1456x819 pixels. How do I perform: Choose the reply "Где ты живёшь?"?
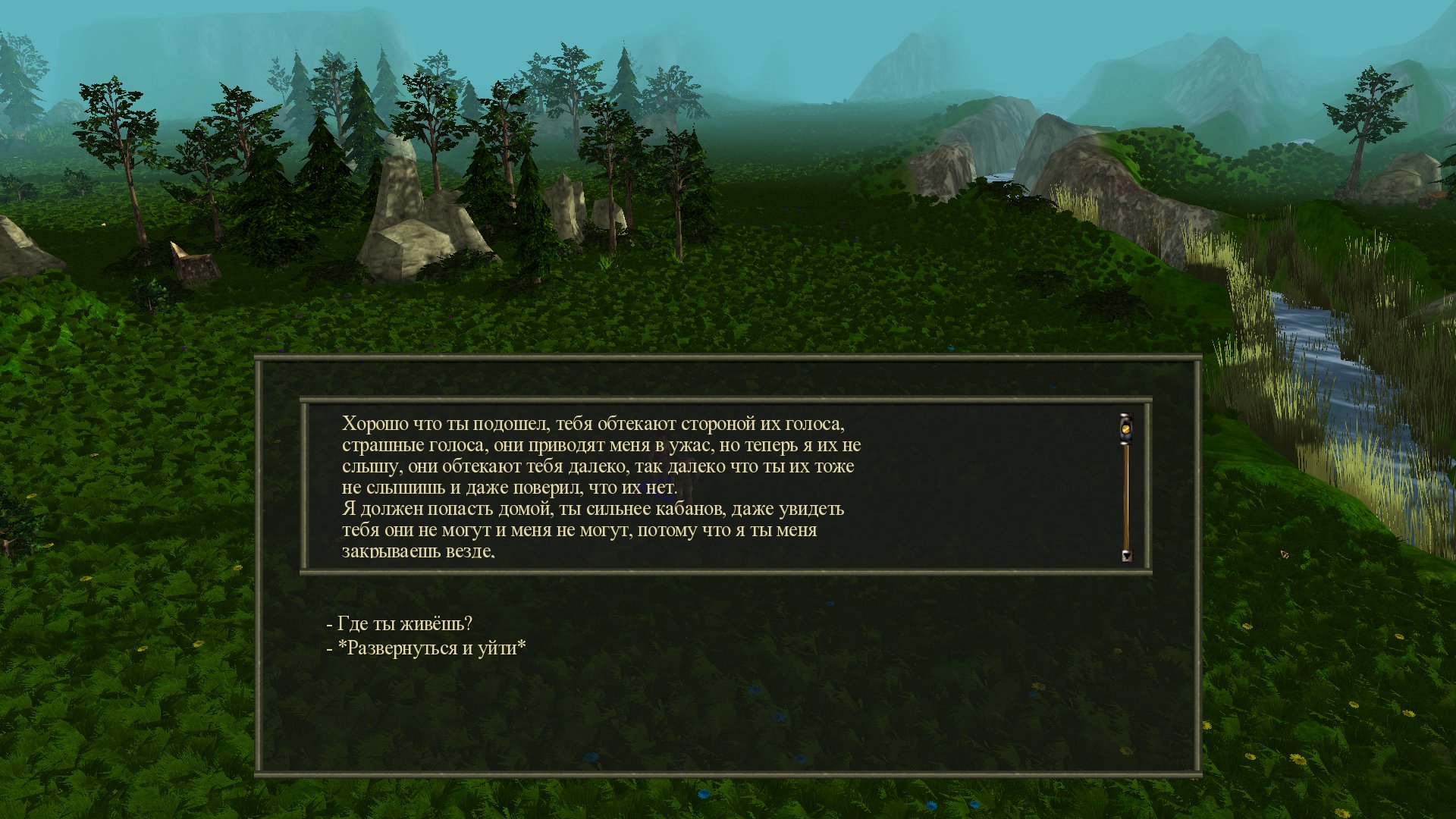[x=404, y=624]
